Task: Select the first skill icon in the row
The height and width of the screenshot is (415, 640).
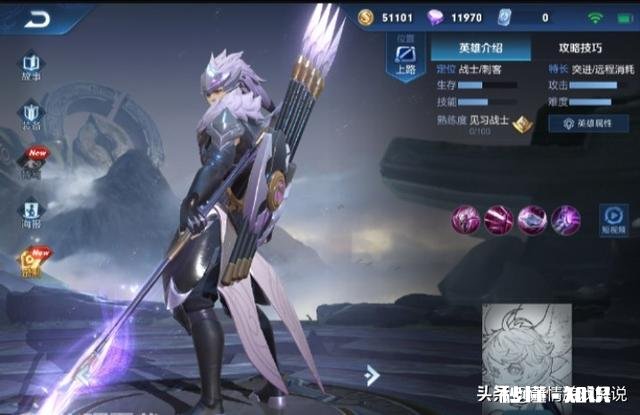Action: coord(466,218)
